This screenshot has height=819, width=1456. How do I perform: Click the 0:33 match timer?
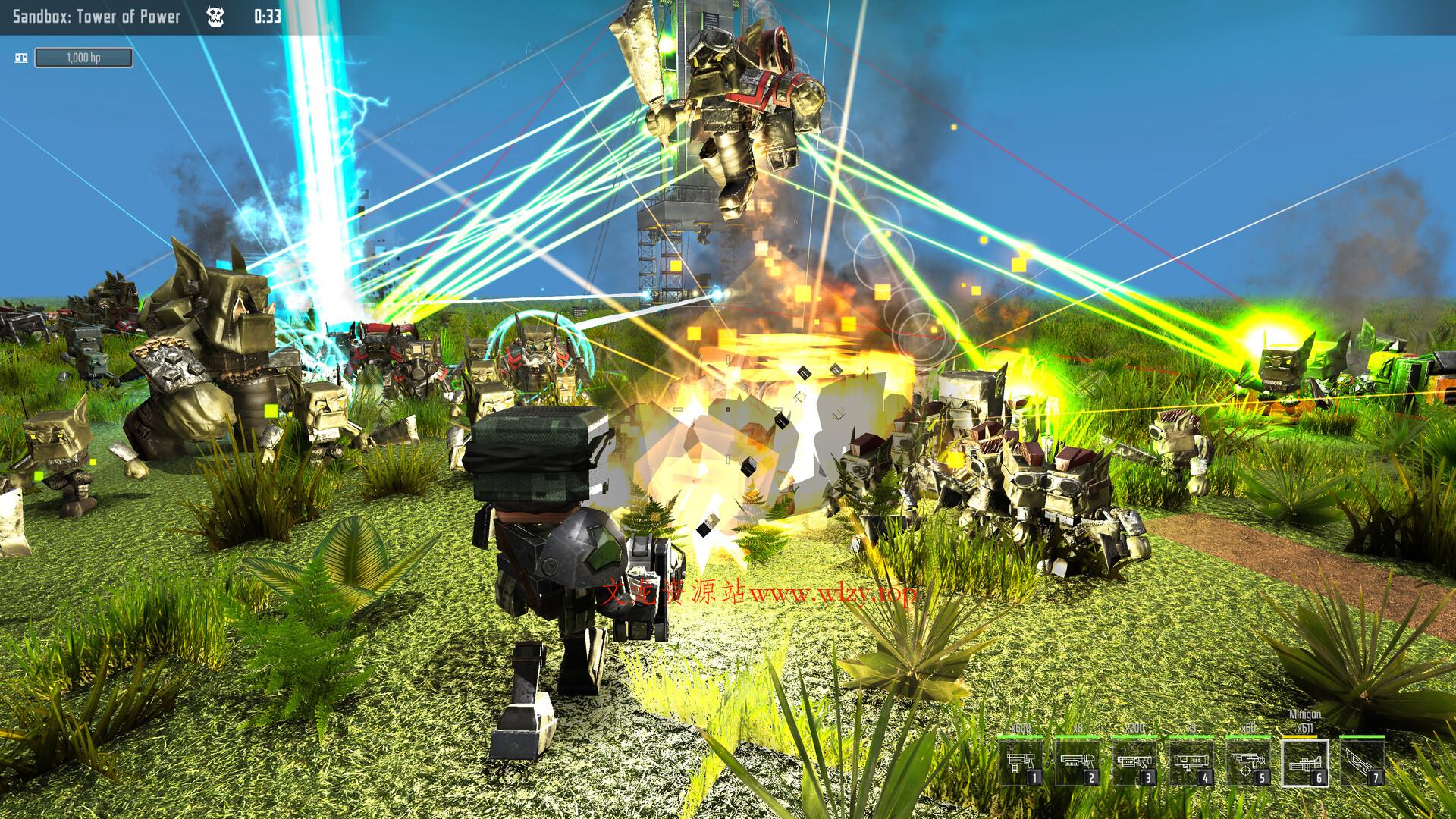(x=268, y=15)
